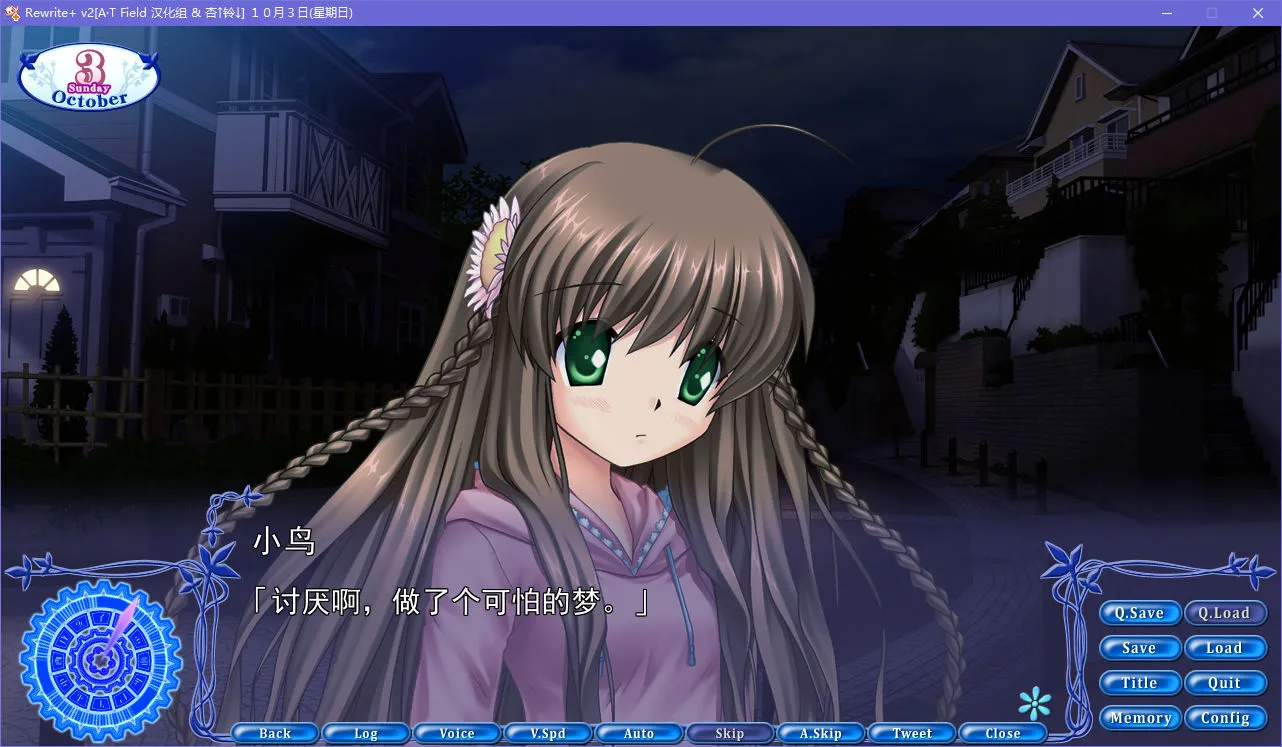Quit the game
The height and width of the screenshot is (747, 1282).
1226,683
